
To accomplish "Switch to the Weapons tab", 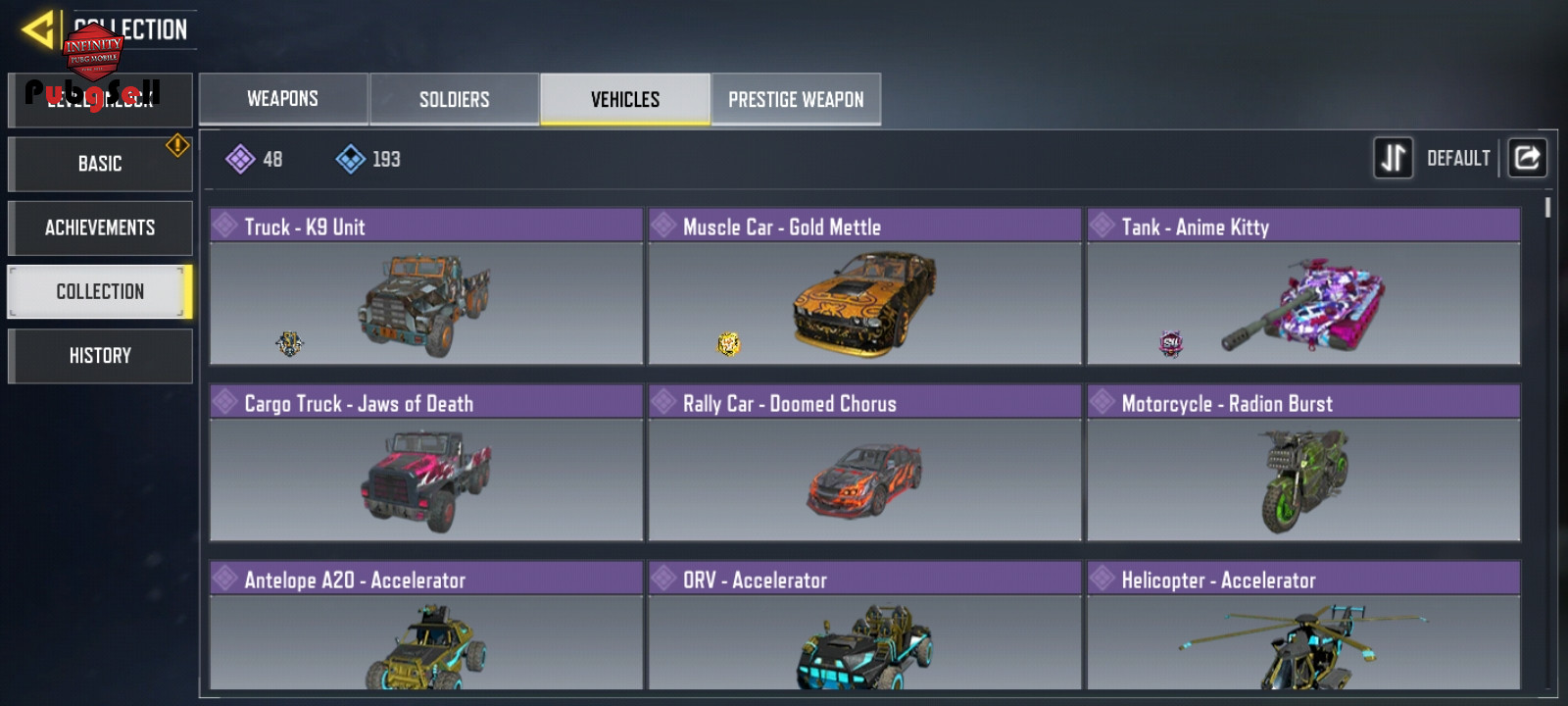I will [x=283, y=99].
